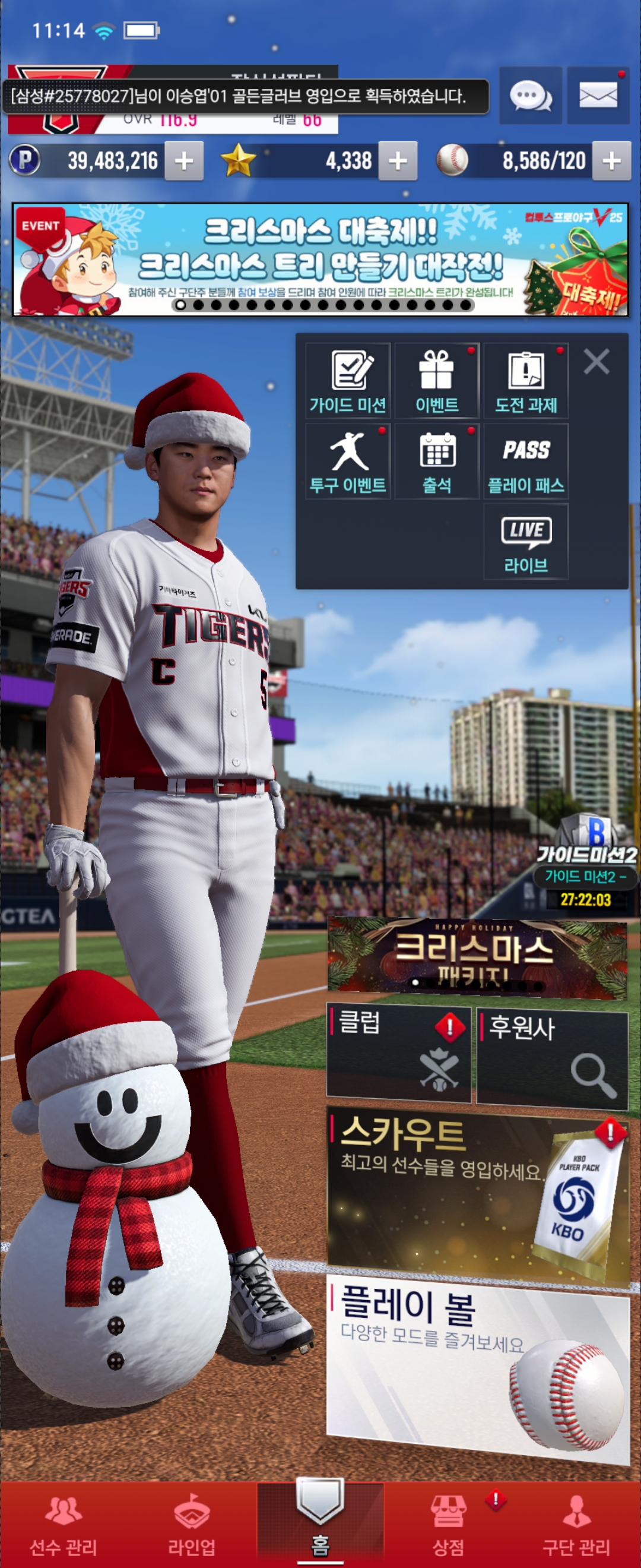Open the mailbox envelope icon
The height and width of the screenshot is (1568, 641).
[x=598, y=96]
